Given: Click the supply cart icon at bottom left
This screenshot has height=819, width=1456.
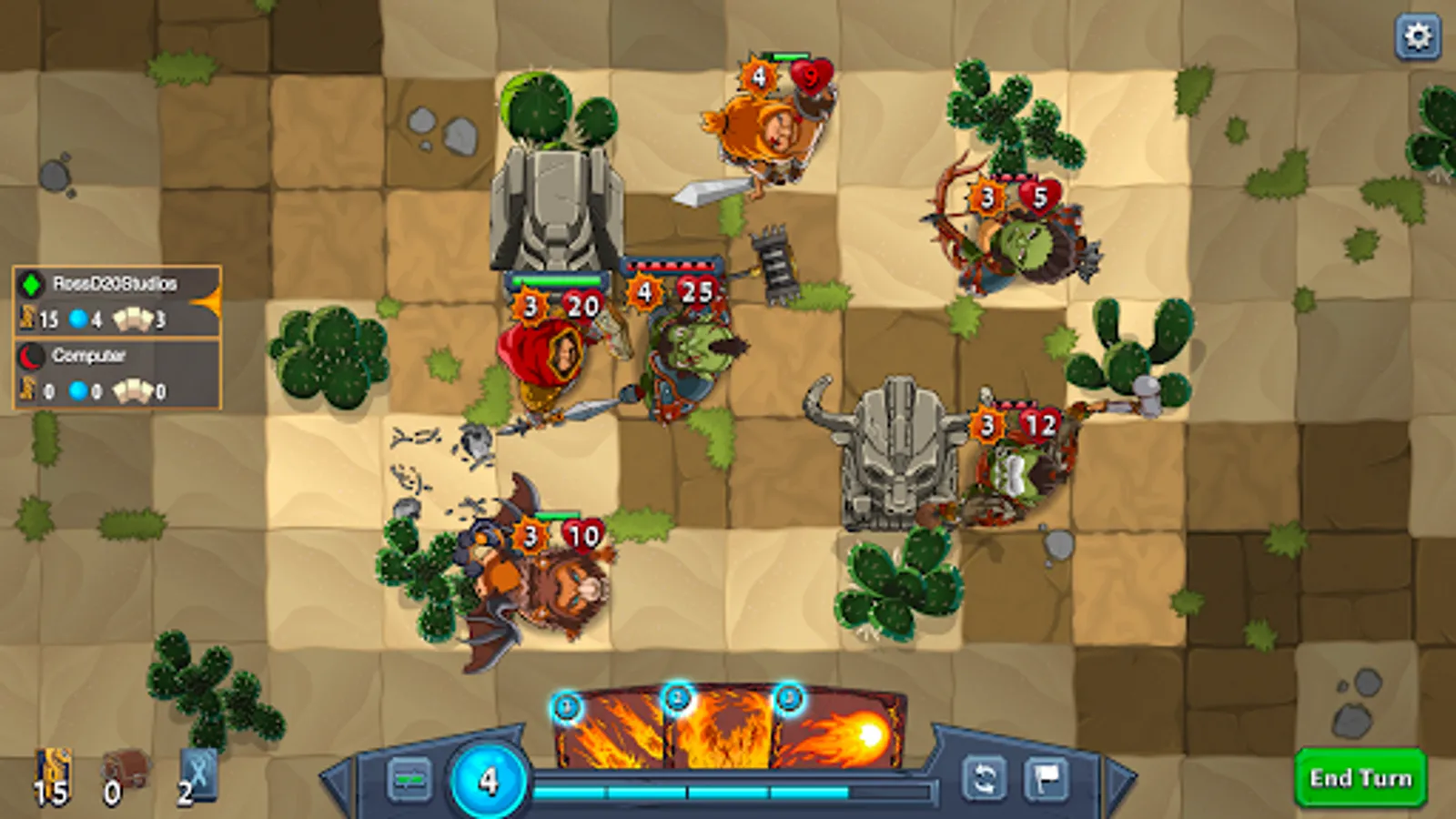Looking at the screenshot, I should click(x=125, y=767).
